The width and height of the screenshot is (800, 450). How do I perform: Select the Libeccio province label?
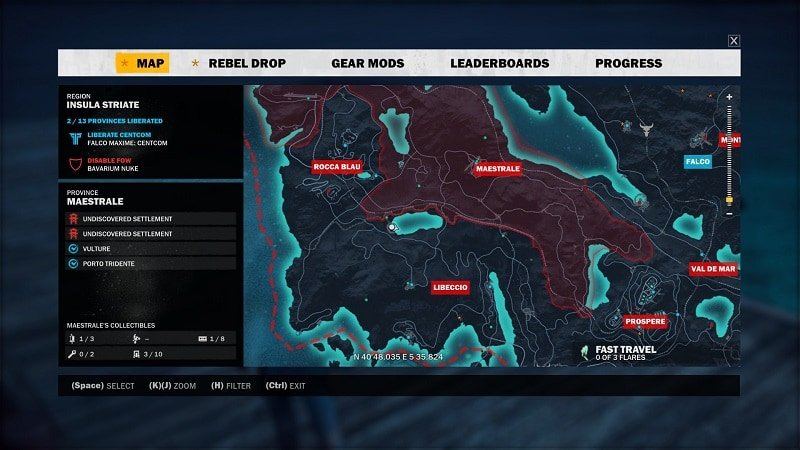tap(449, 287)
